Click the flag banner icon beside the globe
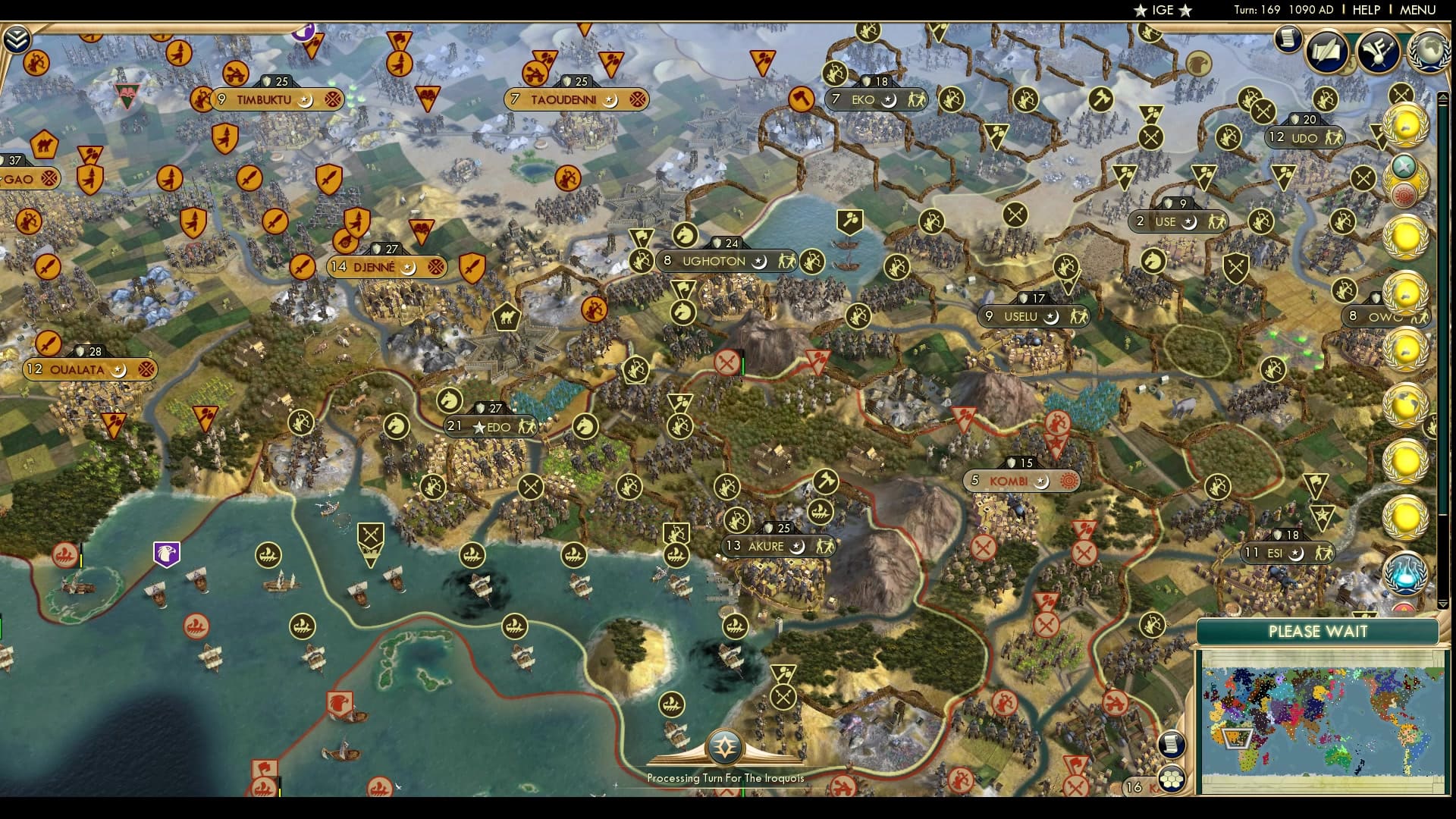Viewport: 1456px width, 819px height. pyautogui.click(x=1379, y=49)
